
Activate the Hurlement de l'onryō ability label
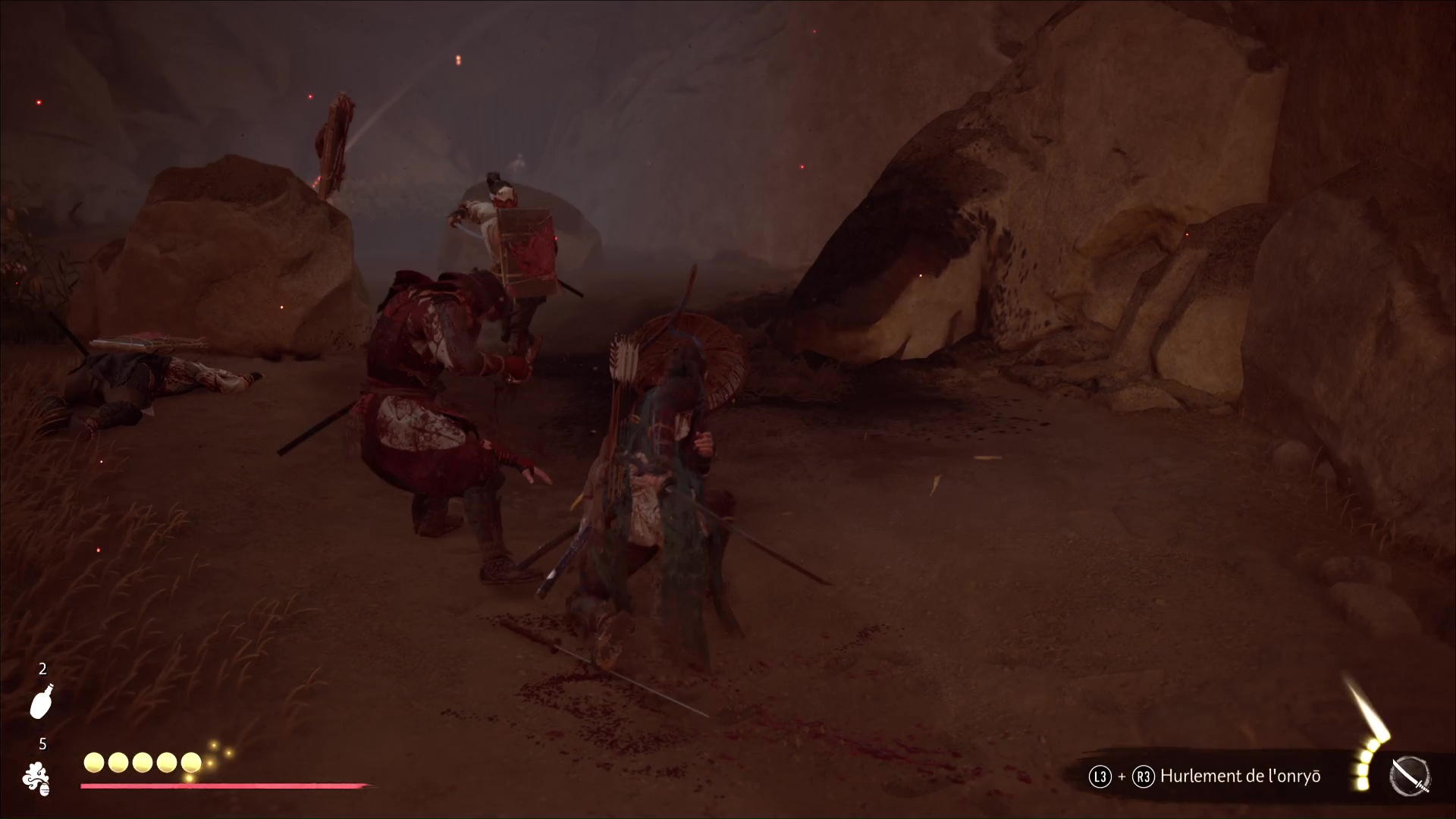(x=1241, y=776)
